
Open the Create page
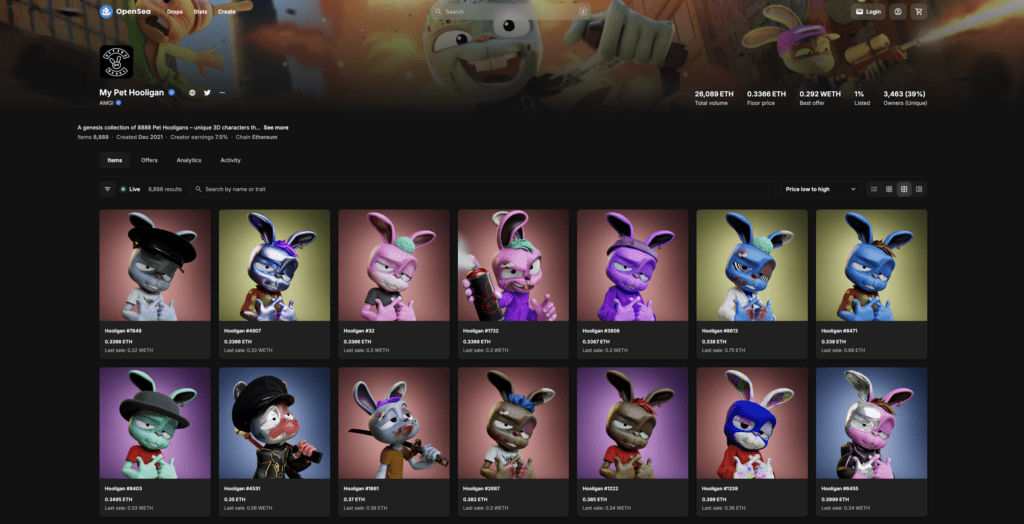pyautogui.click(x=227, y=12)
